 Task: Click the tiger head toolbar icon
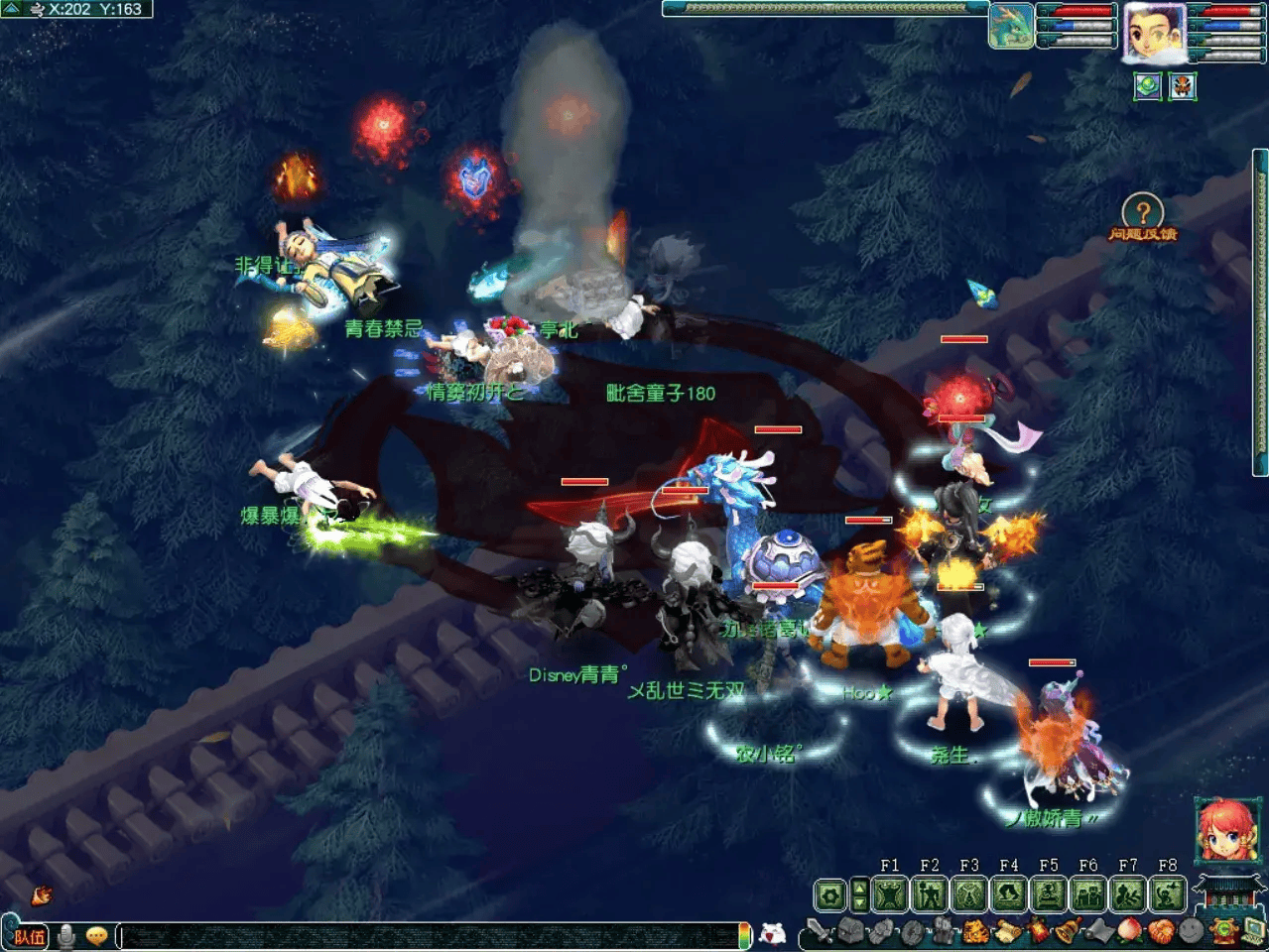[976, 932]
